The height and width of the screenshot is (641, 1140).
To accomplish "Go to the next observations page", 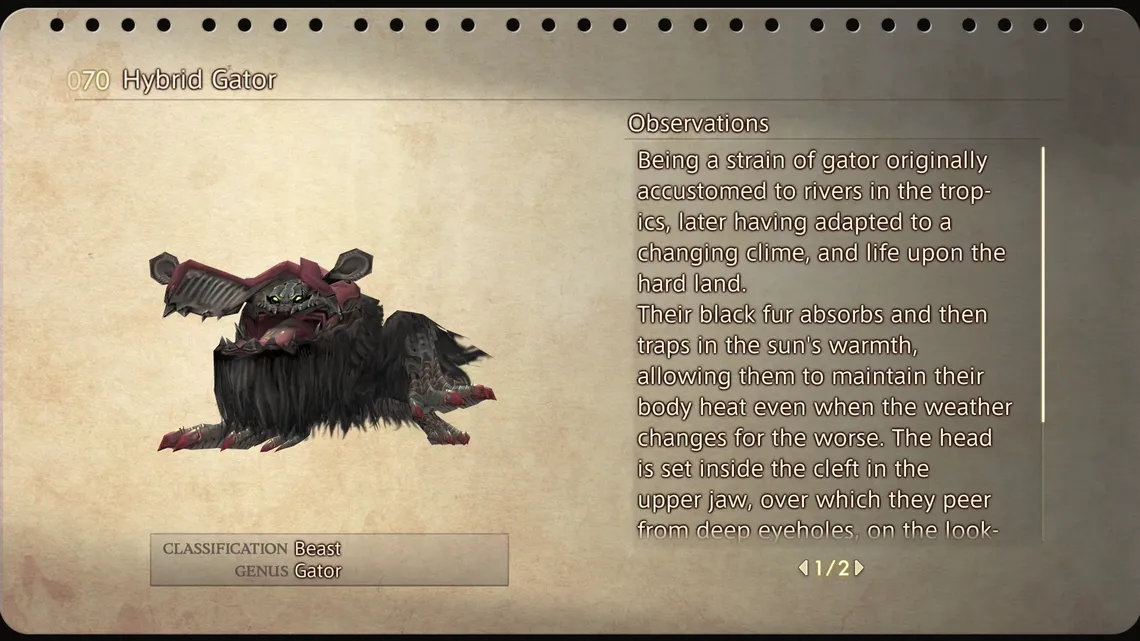I will pyautogui.click(x=859, y=568).
